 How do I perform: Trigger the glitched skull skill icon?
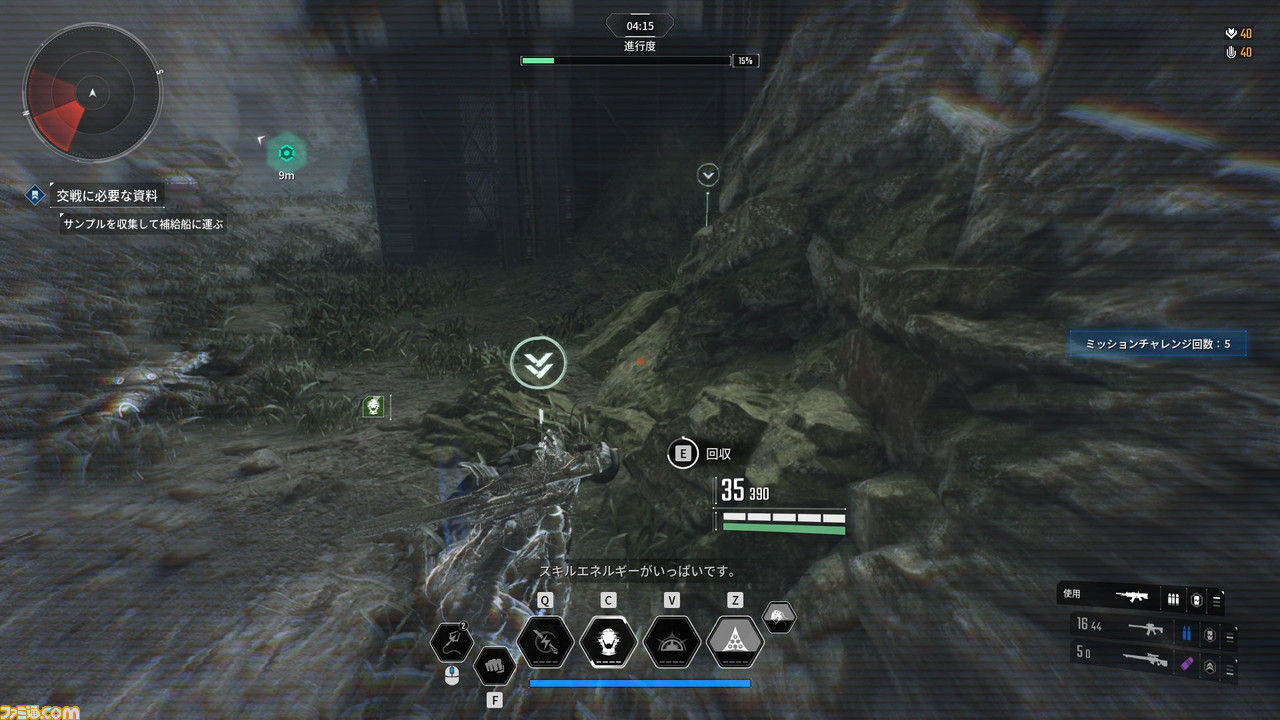tap(608, 641)
